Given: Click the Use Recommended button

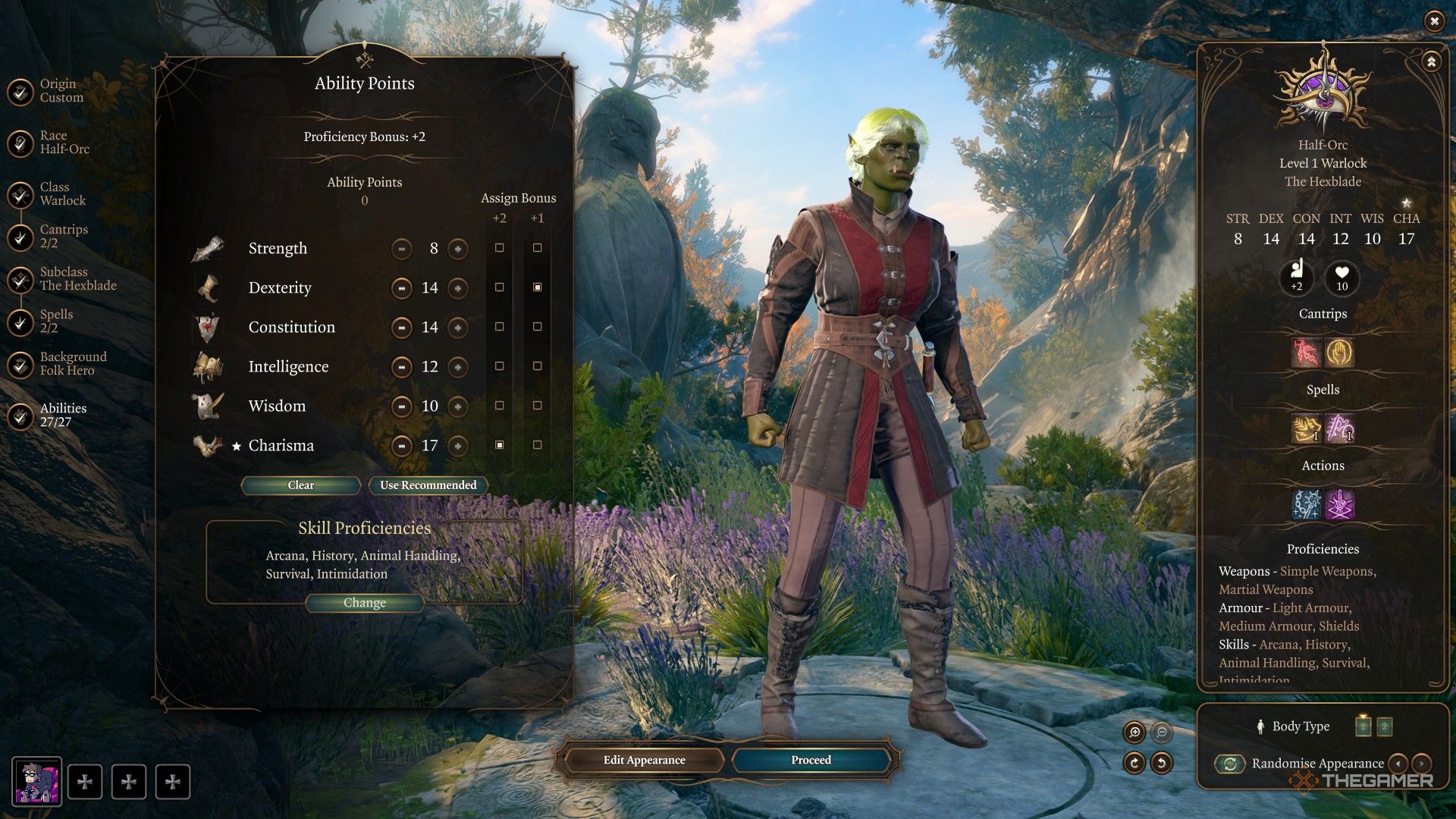Looking at the screenshot, I should [428, 485].
